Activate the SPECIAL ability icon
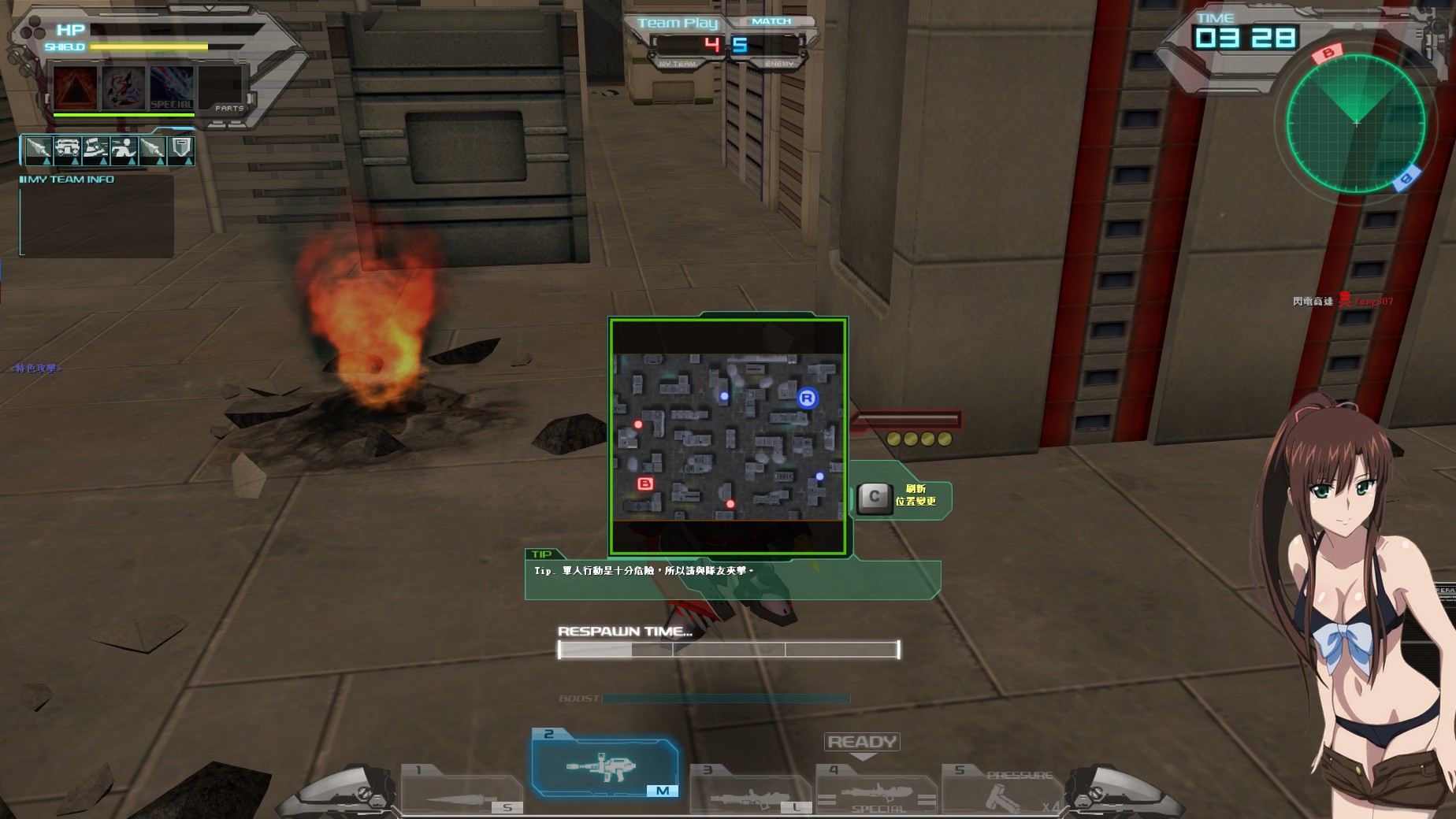Image resolution: width=1456 pixels, height=819 pixels. [x=172, y=88]
